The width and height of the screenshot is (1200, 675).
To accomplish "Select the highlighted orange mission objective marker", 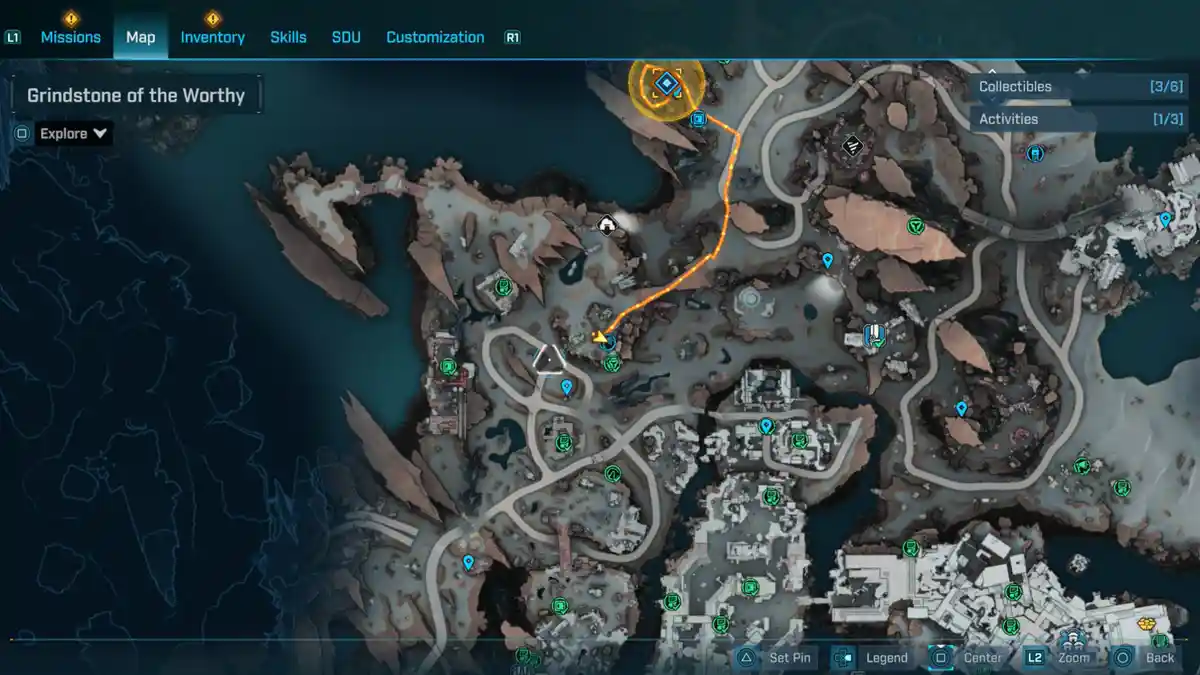I will (666, 84).
